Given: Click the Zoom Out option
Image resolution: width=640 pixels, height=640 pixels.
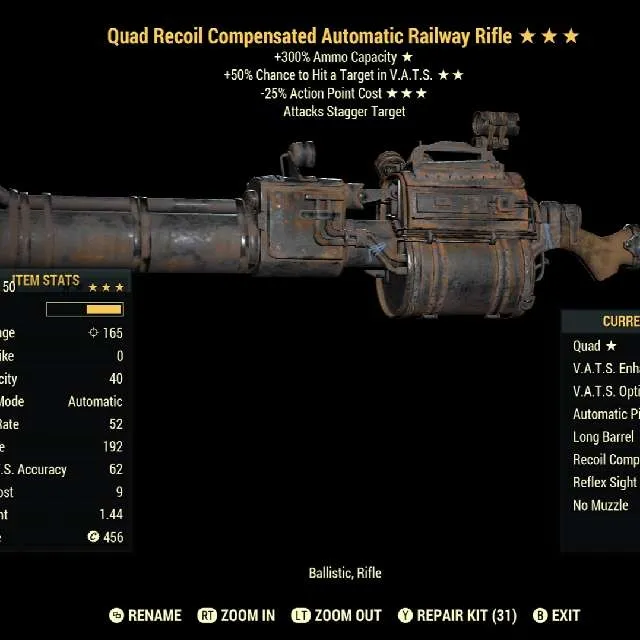Looking at the screenshot, I should 335,615.
